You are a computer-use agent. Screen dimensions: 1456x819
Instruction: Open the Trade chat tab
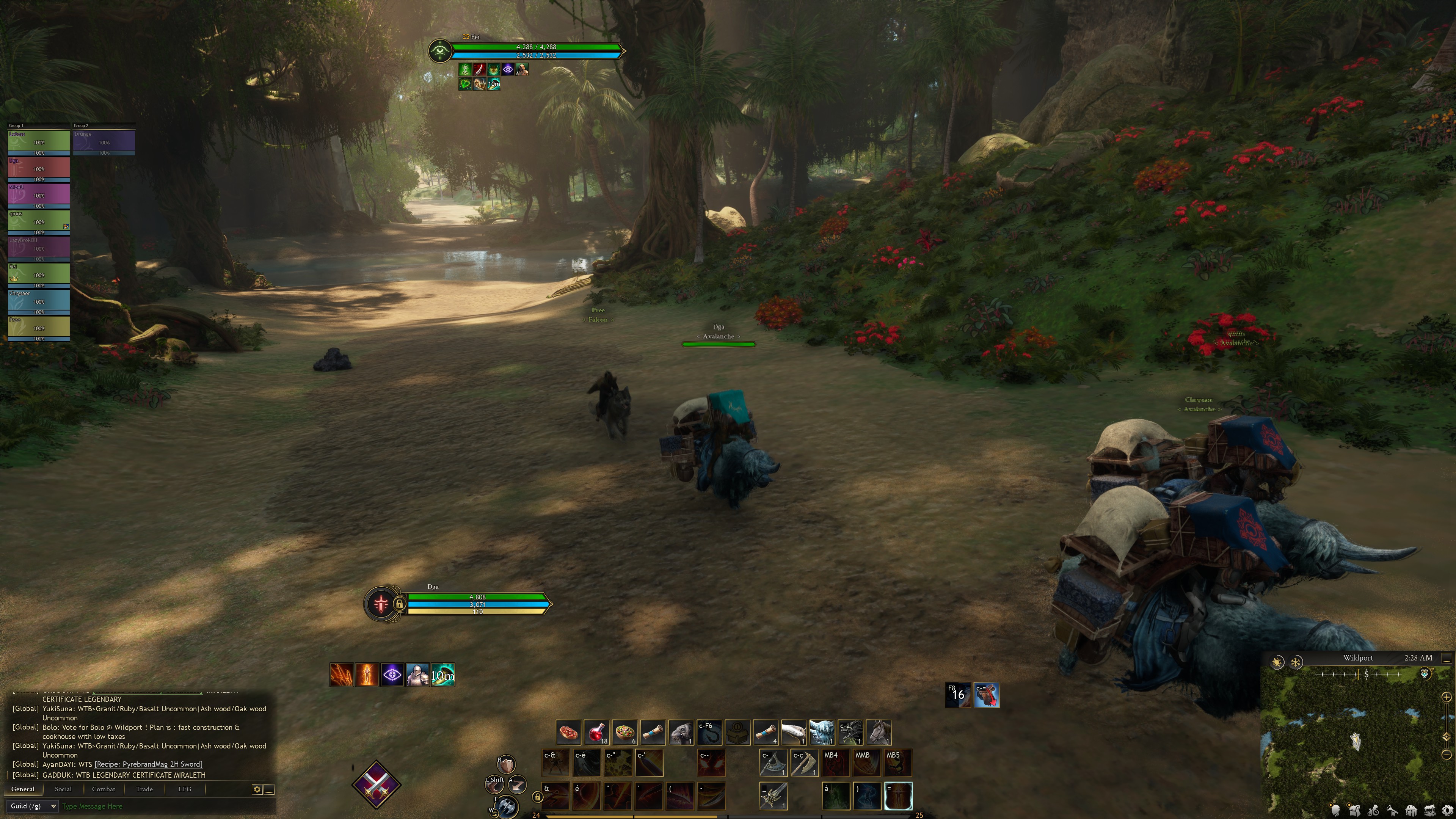pos(144,789)
